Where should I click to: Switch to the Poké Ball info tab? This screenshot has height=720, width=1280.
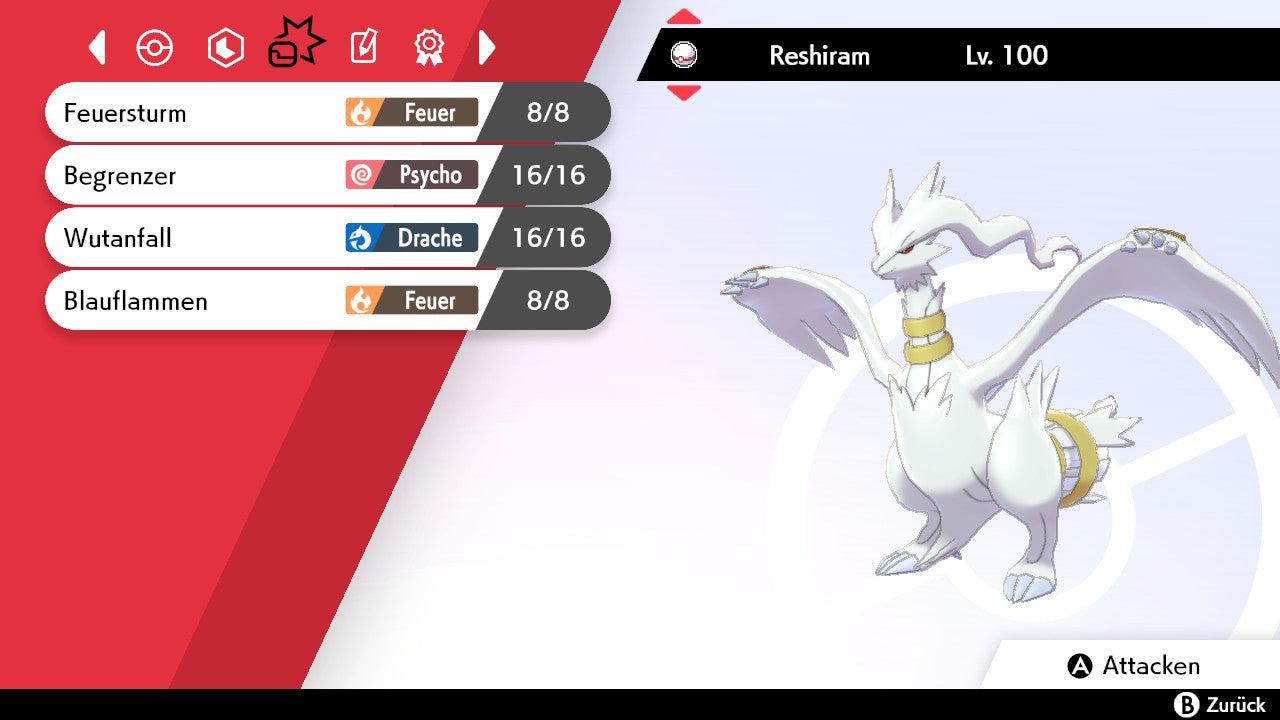[x=155, y=47]
